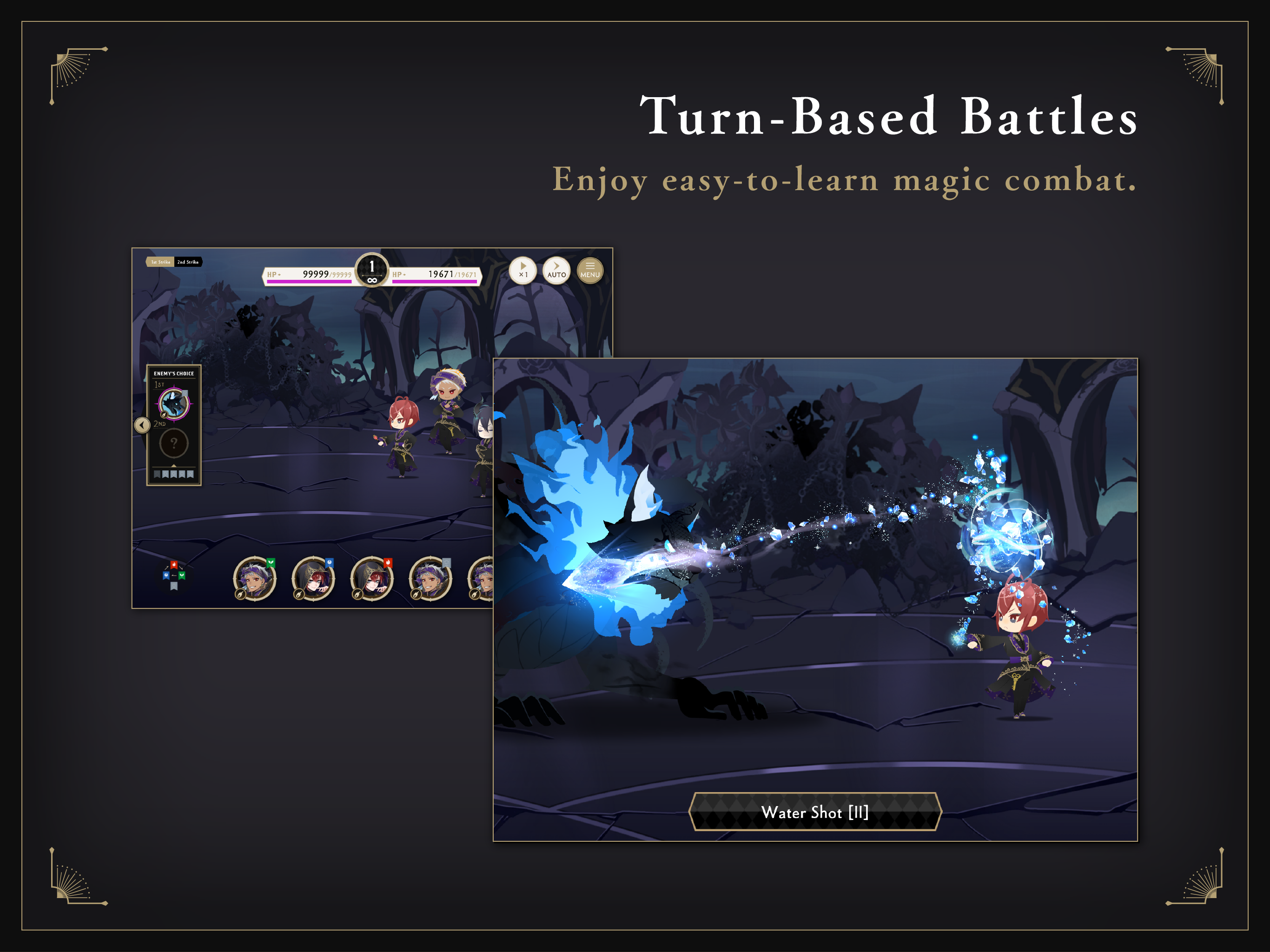Switch to the 2nd Strike tab
Screen dimensions: 1270x952
[188, 262]
